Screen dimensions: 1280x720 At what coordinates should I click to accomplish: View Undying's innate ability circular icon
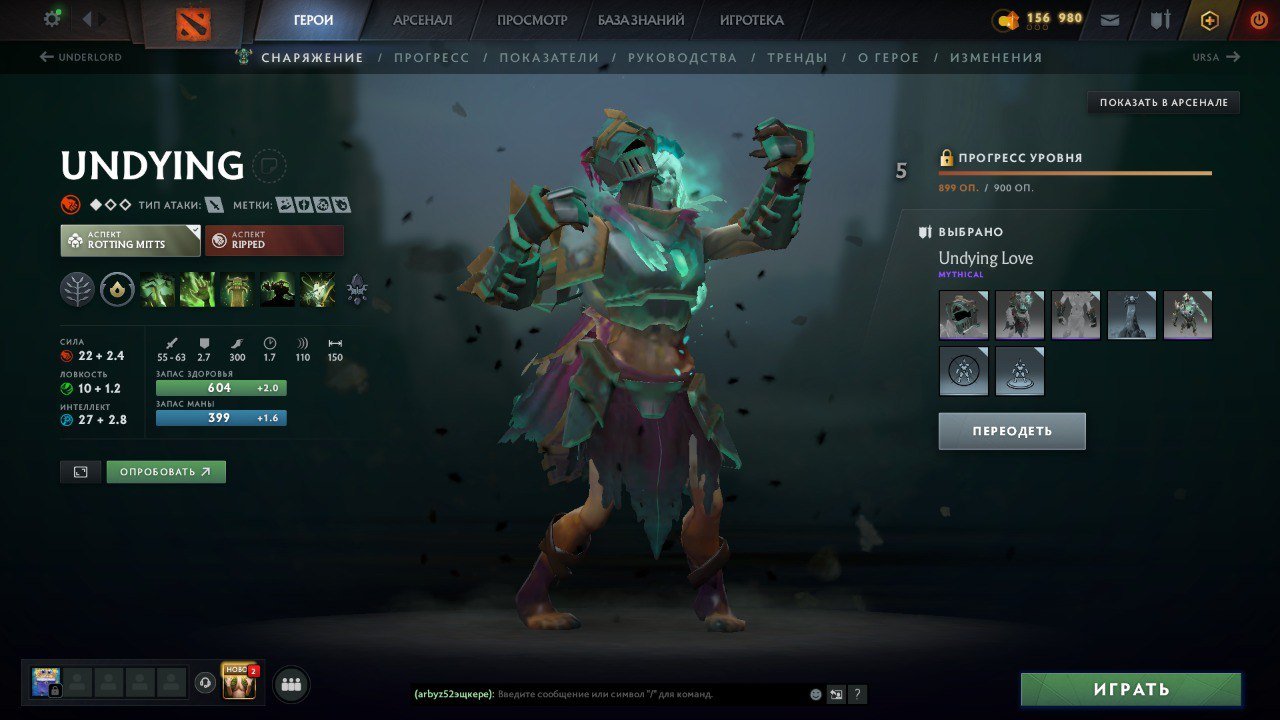[x=119, y=290]
